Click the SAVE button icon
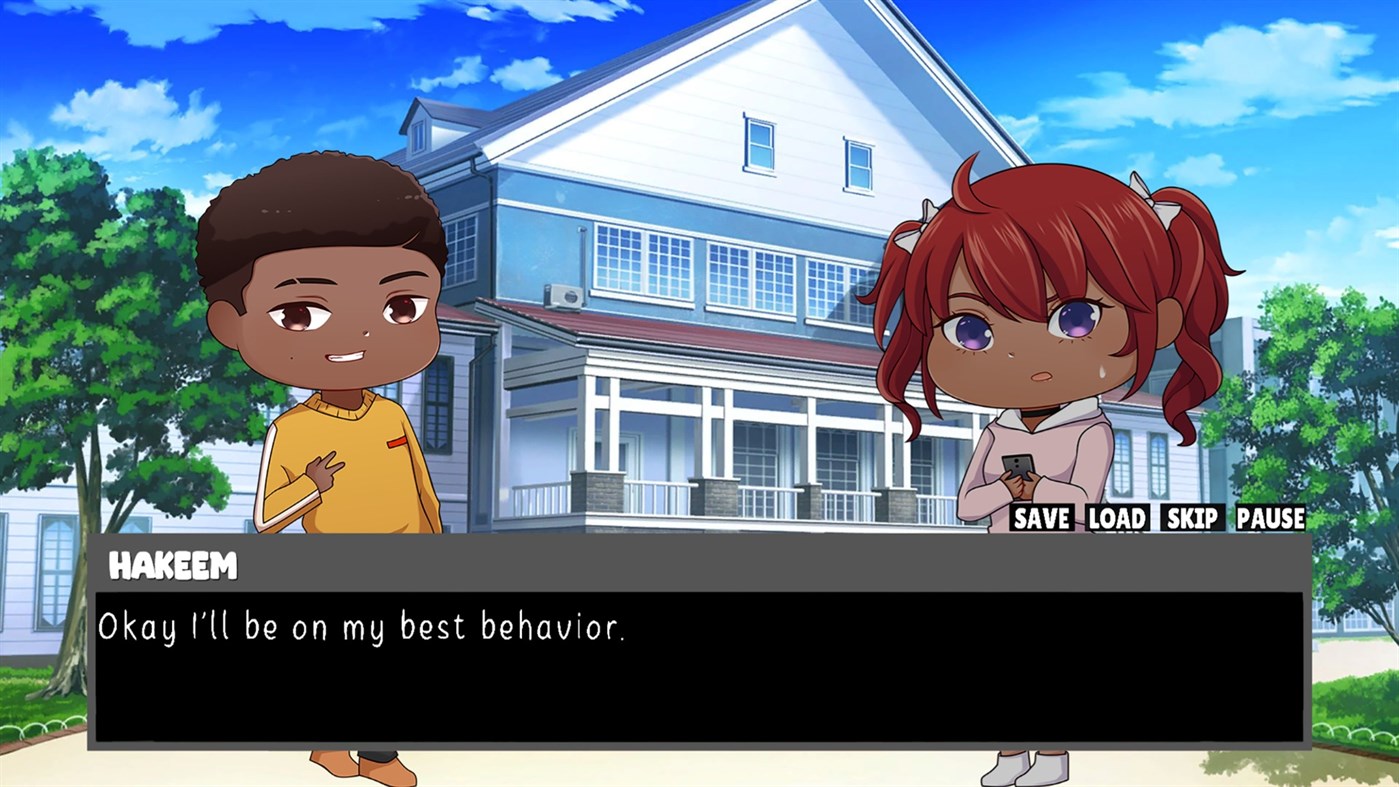Screen dimensions: 1399x787 tap(1042, 519)
